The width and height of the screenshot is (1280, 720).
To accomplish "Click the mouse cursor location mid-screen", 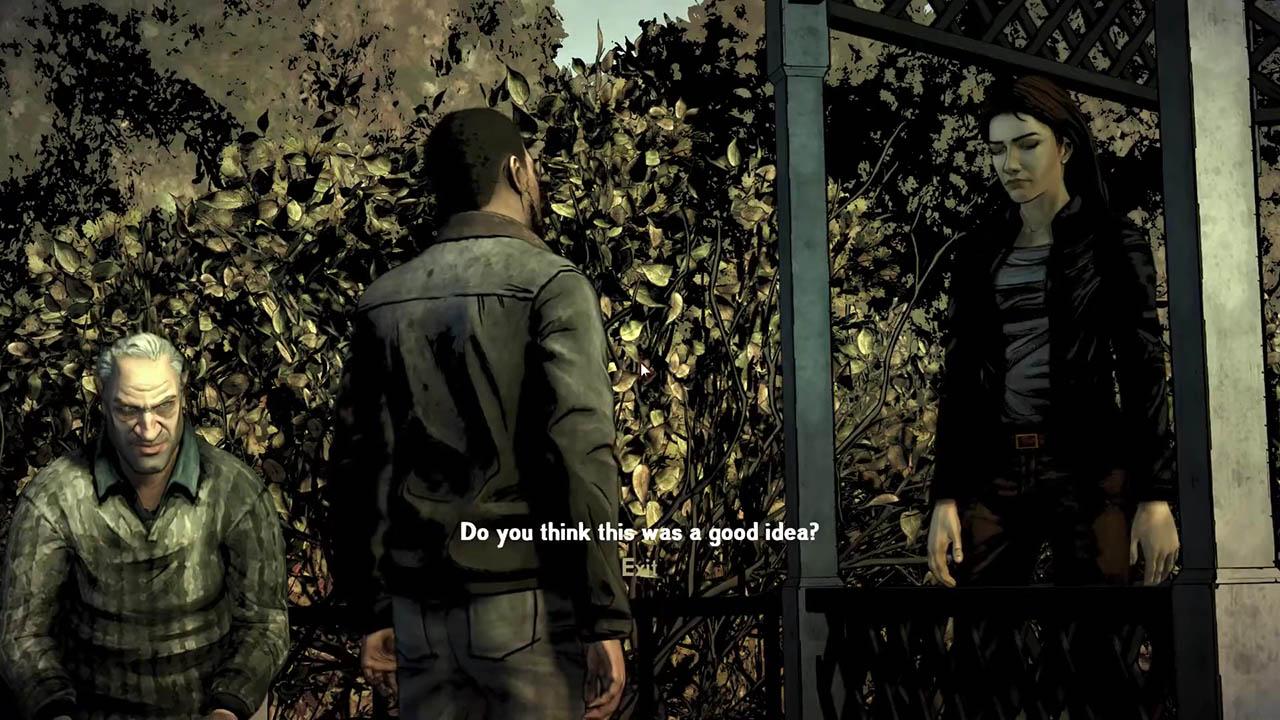I will (642, 369).
